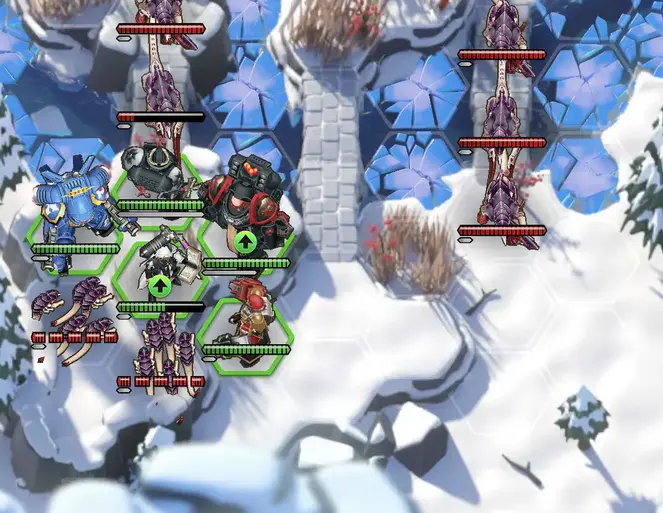Viewport: 663px width, 513px height.
Task: Click the green arrow on the black-and-red terminator
Action: (x=245, y=241)
